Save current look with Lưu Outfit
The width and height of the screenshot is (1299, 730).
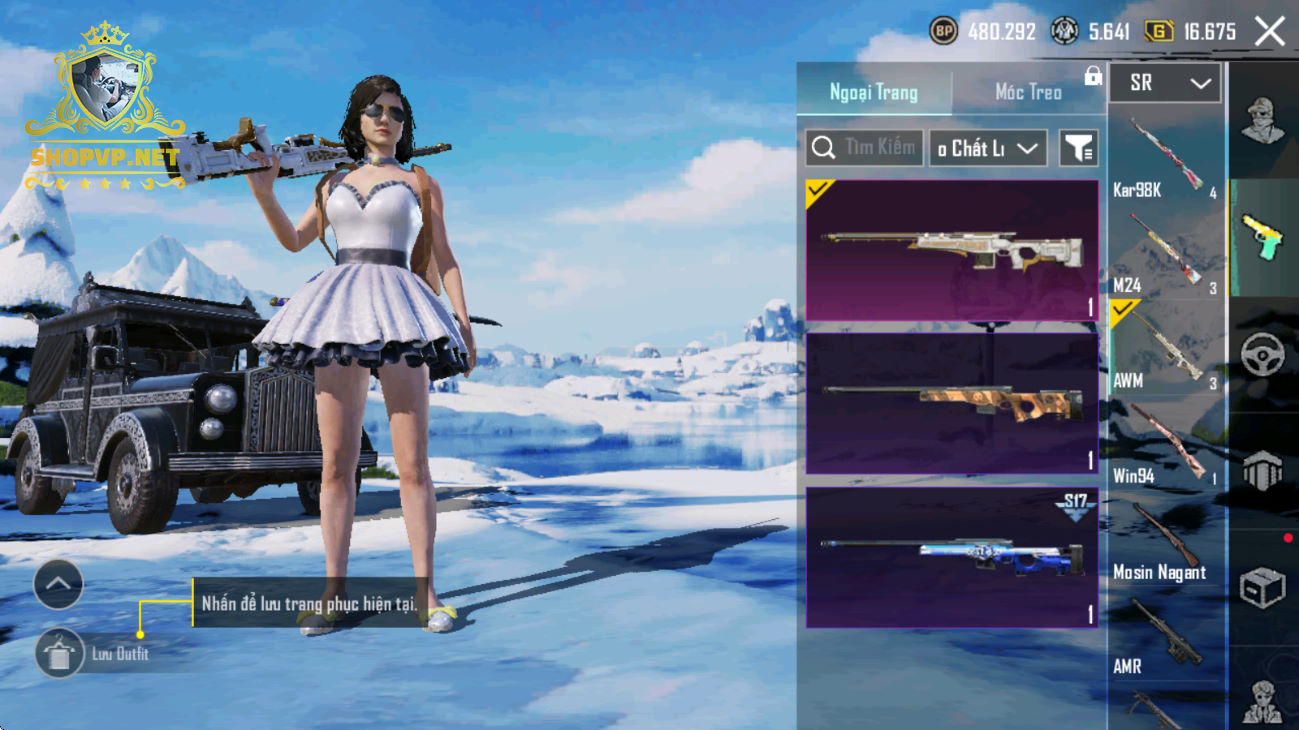click(60, 655)
